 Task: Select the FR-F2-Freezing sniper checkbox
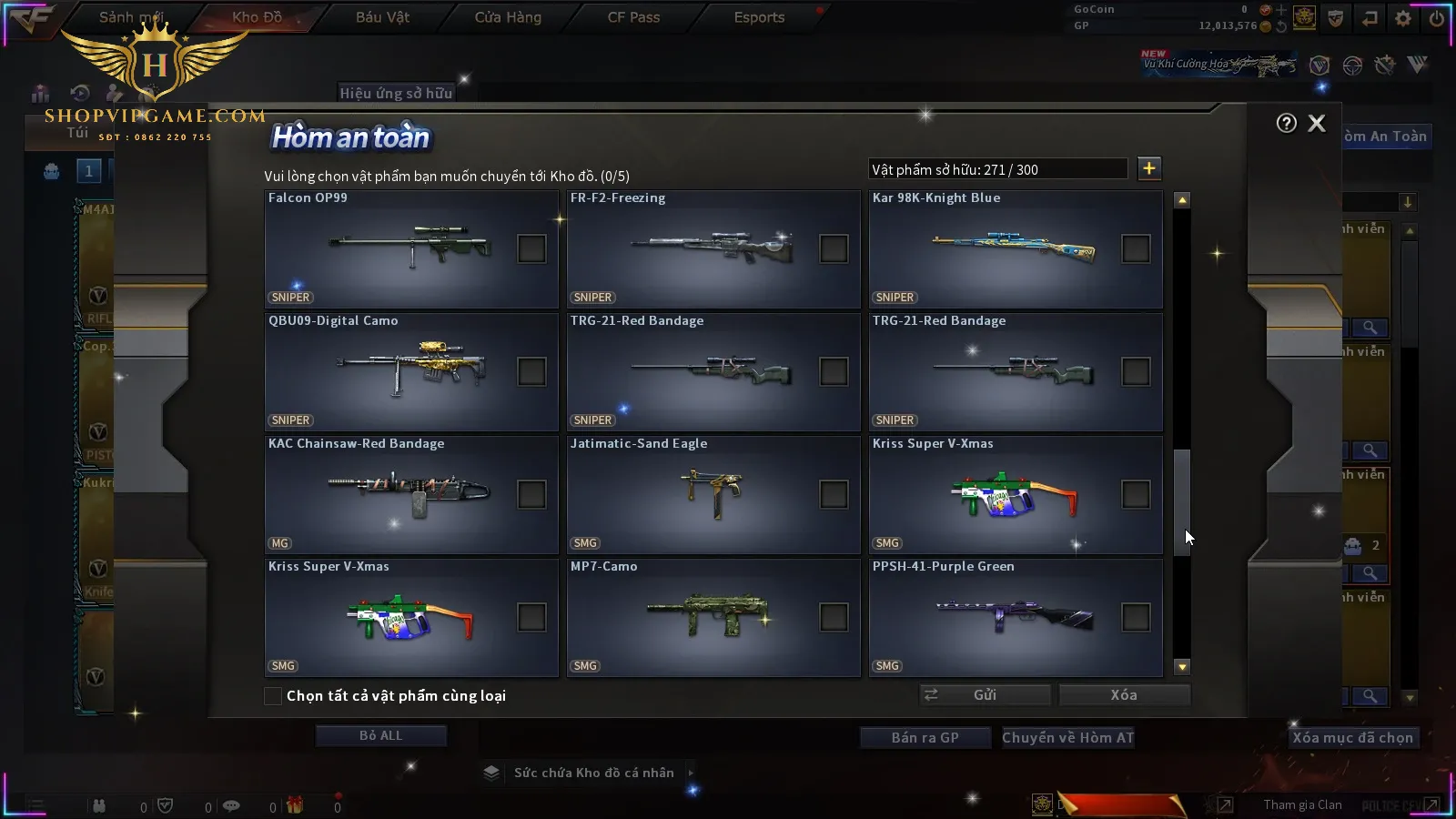(834, 248)
